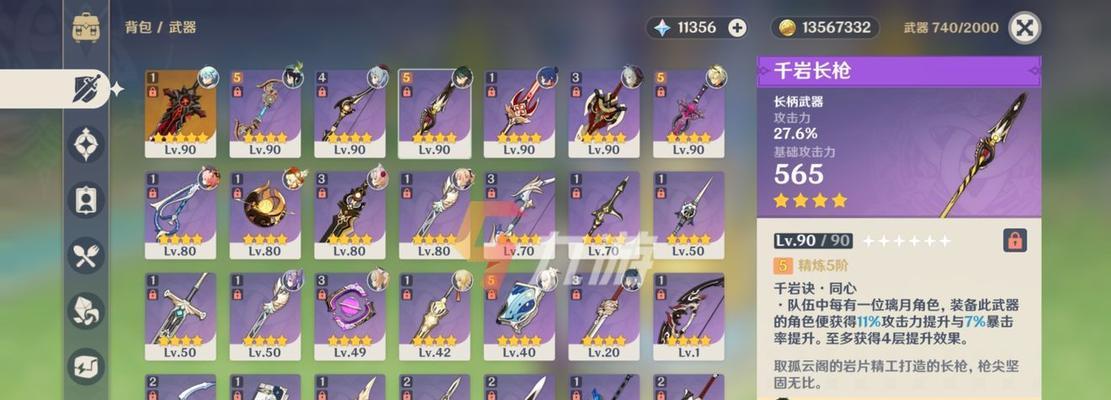This screenshot has width=1111, height=400.
Task: Close the inventory with the X button
Action: [1024, 28]
